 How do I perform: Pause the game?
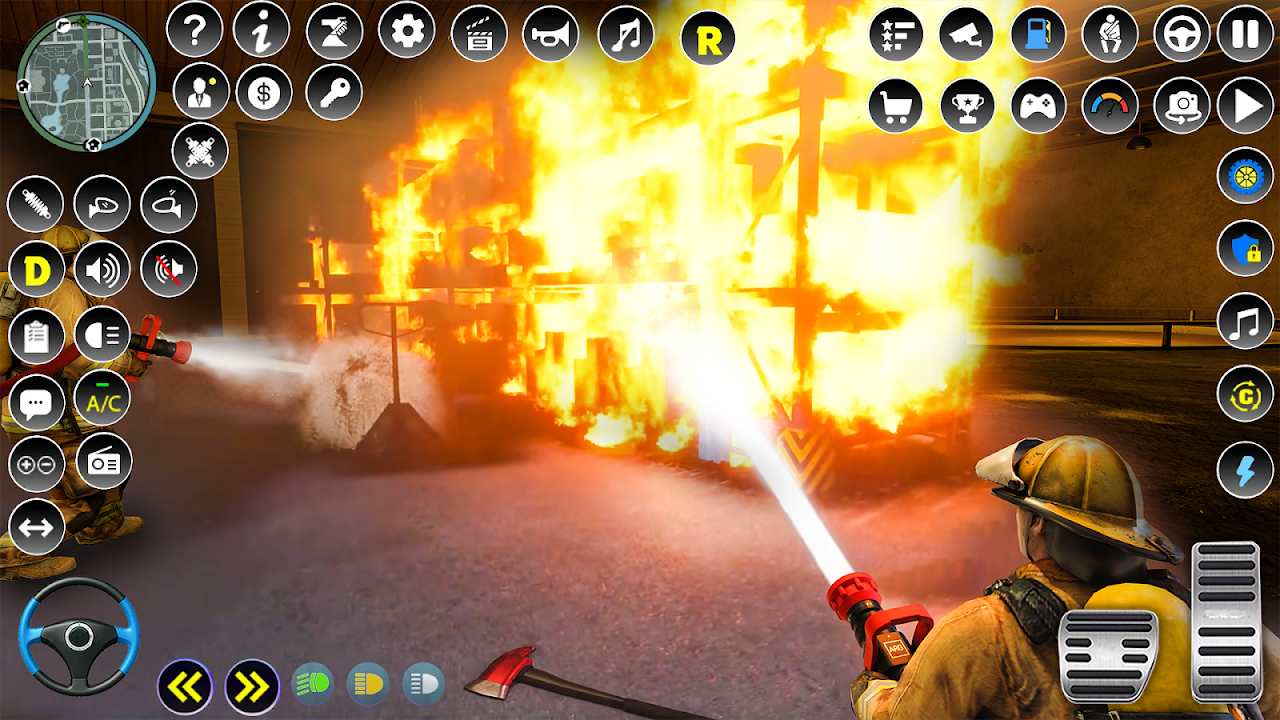1245,34
